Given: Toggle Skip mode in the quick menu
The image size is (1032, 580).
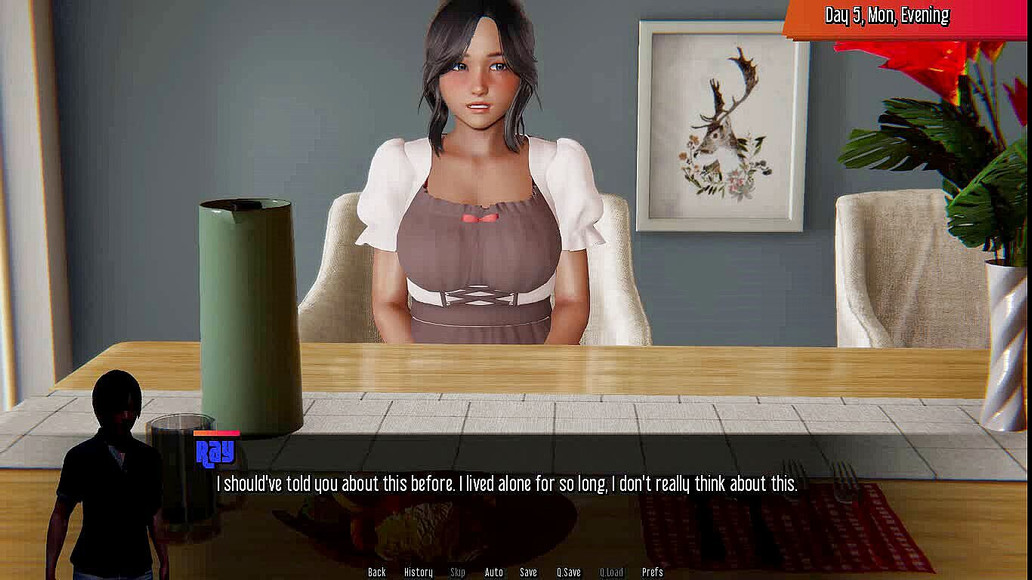Looking at the screenshot, I should pyautogui.click(x=458, y=572).
